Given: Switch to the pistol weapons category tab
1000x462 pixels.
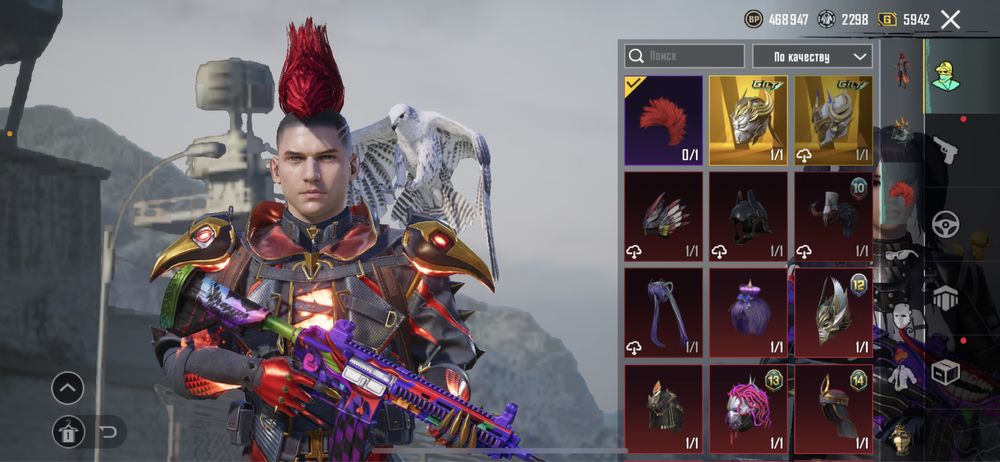Looking at the screenshot, I should coord(945,150).
